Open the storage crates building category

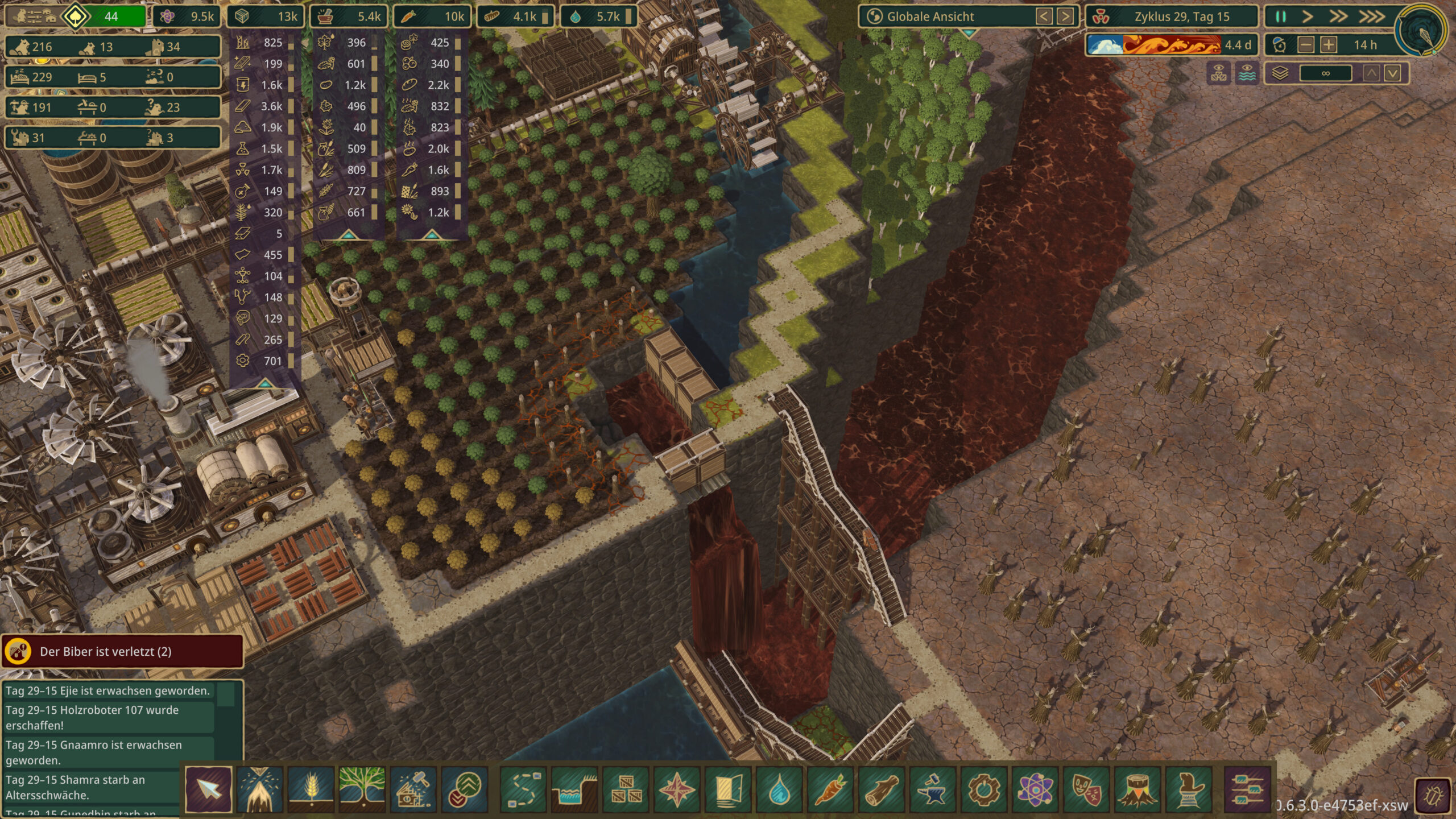tap(626, 789)
